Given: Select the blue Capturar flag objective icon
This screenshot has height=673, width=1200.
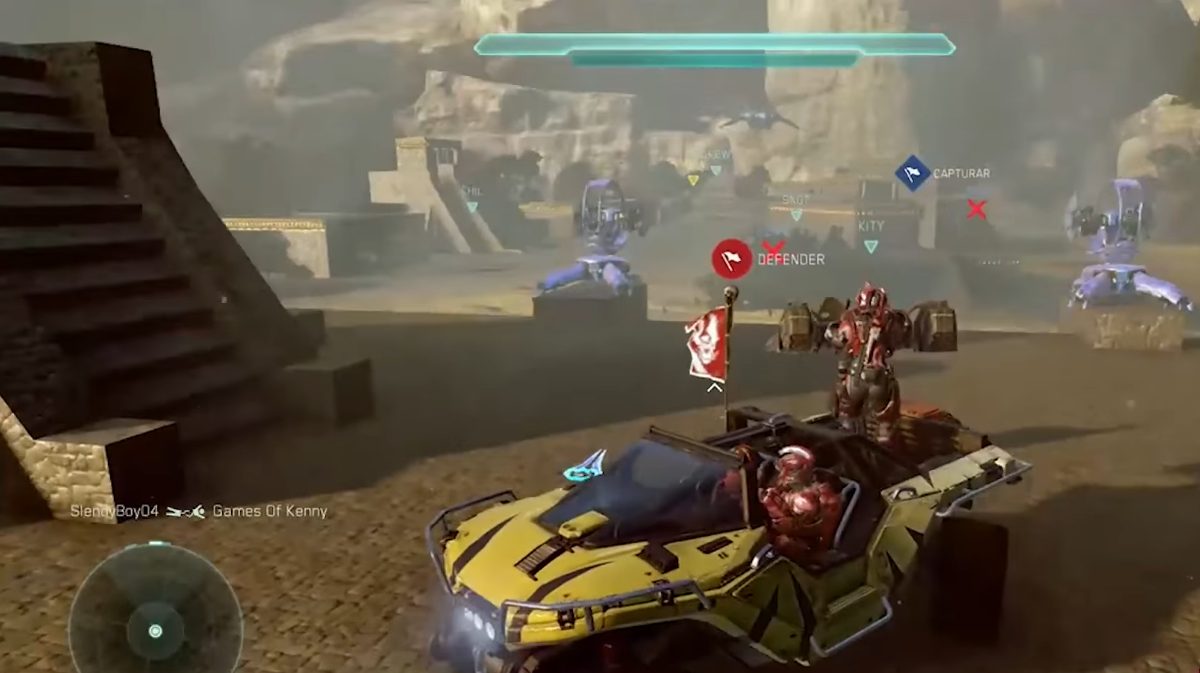Looking at the screenshot, I should point(912,173).
